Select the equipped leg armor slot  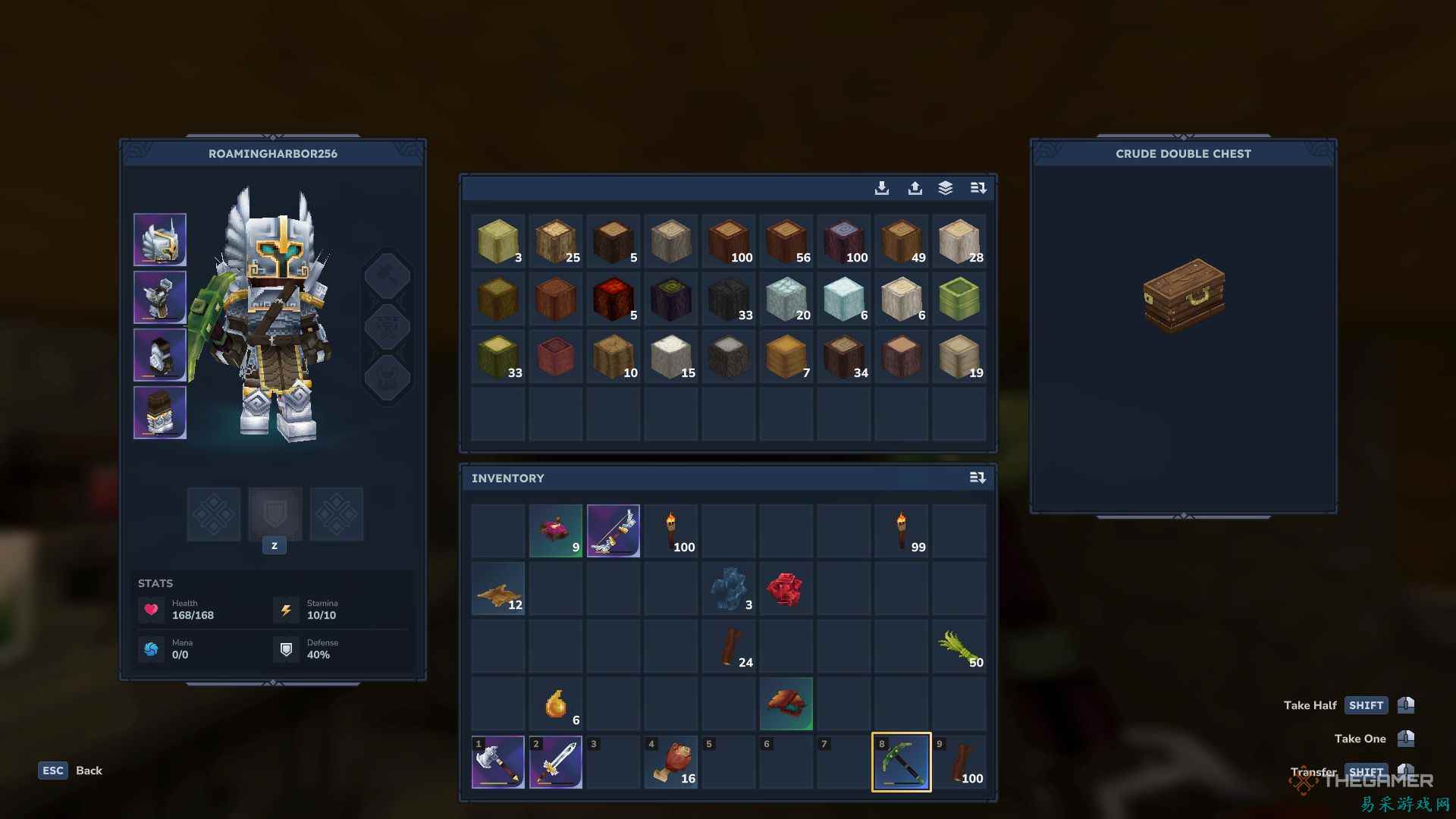point(160,355)
